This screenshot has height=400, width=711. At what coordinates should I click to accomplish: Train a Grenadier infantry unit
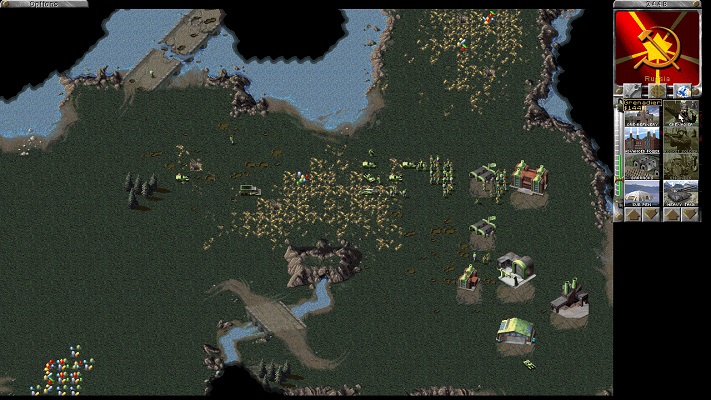pyautogui.click(x=682, y=113)
